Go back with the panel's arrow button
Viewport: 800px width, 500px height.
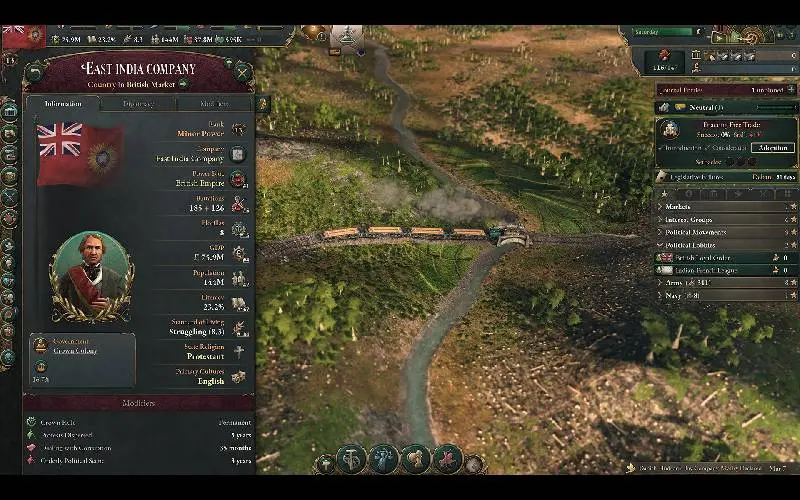tap(36, 71)
